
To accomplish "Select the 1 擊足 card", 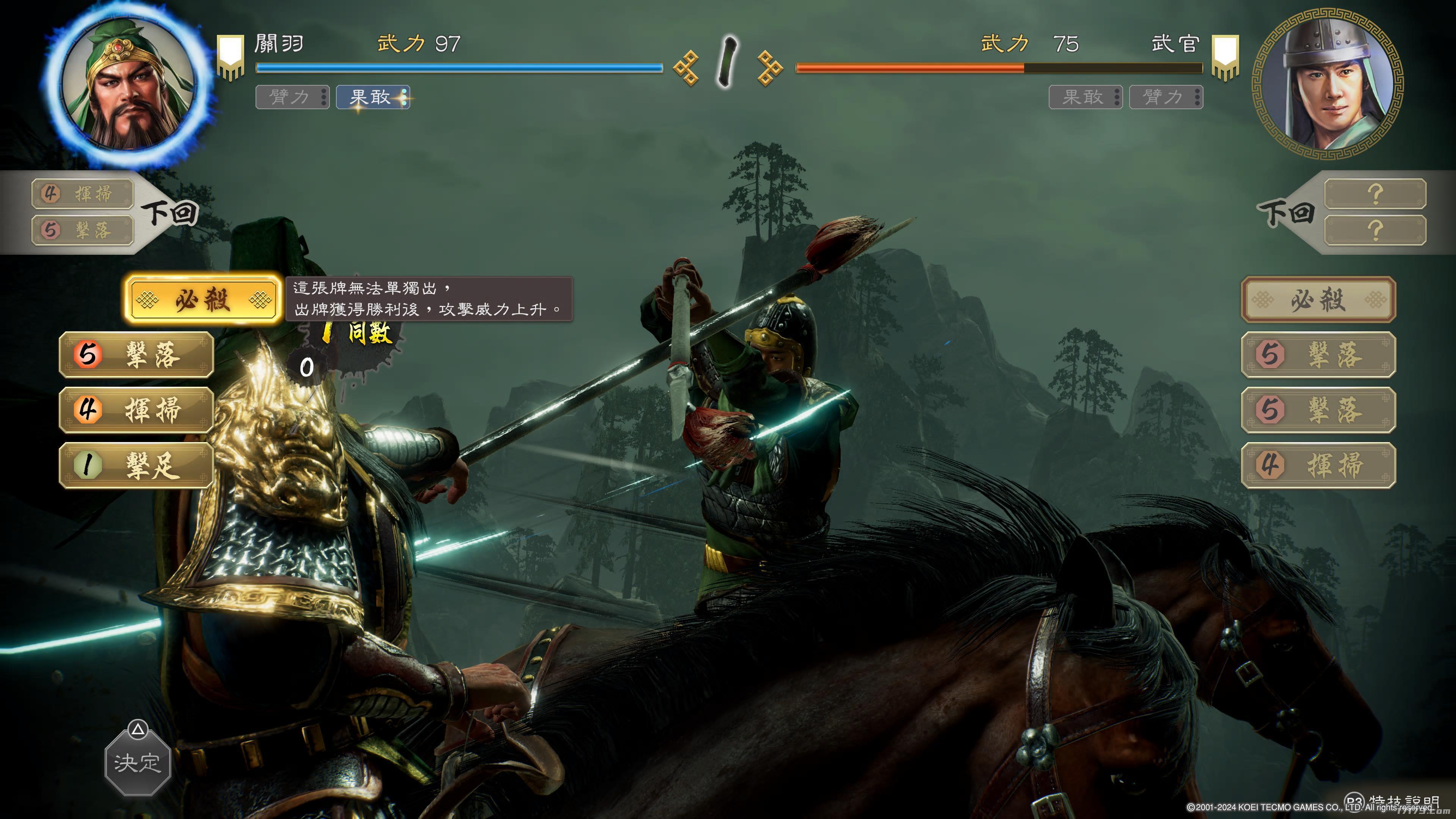I will [x=136, y=465].
